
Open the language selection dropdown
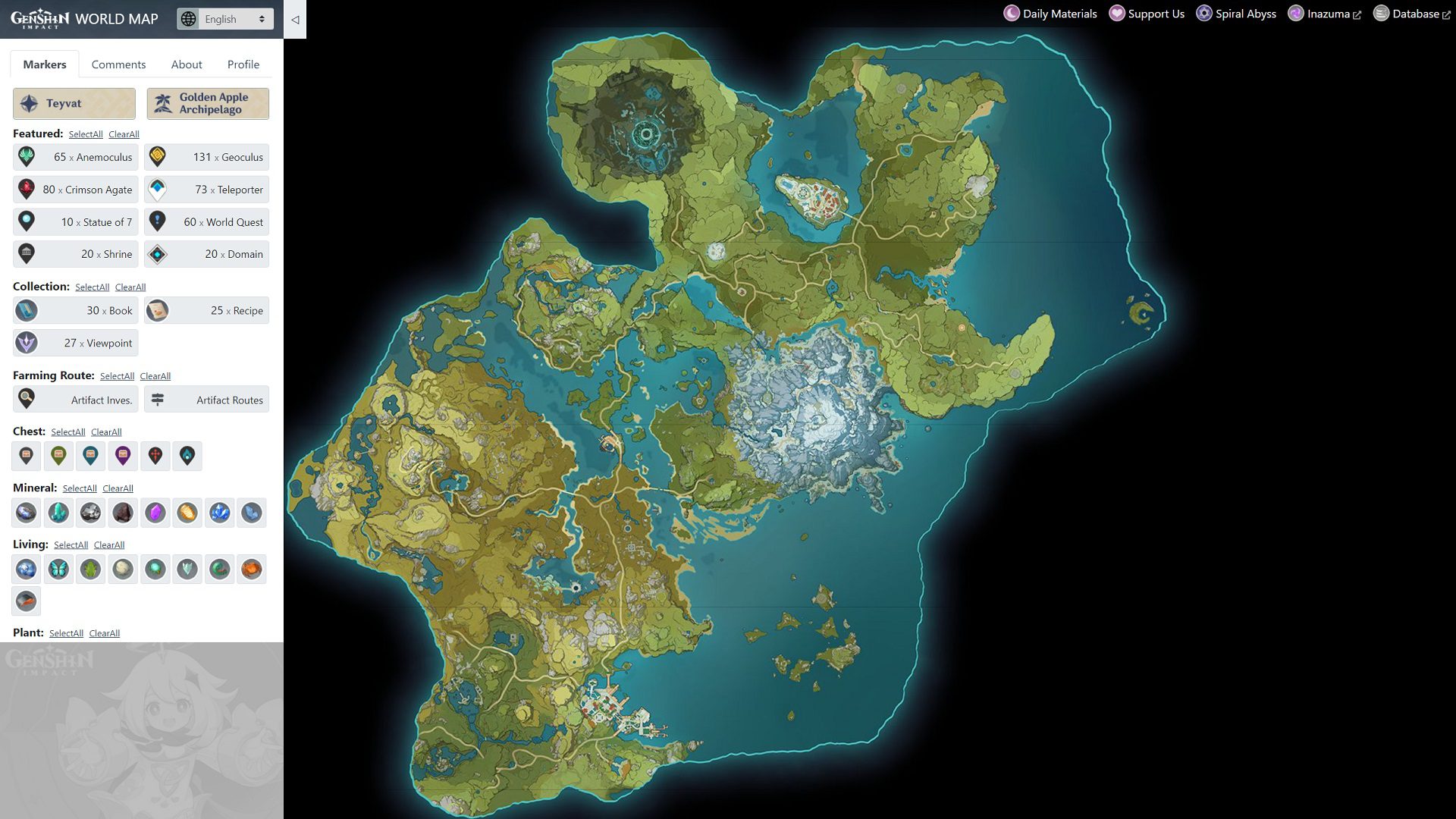[224, 18]
